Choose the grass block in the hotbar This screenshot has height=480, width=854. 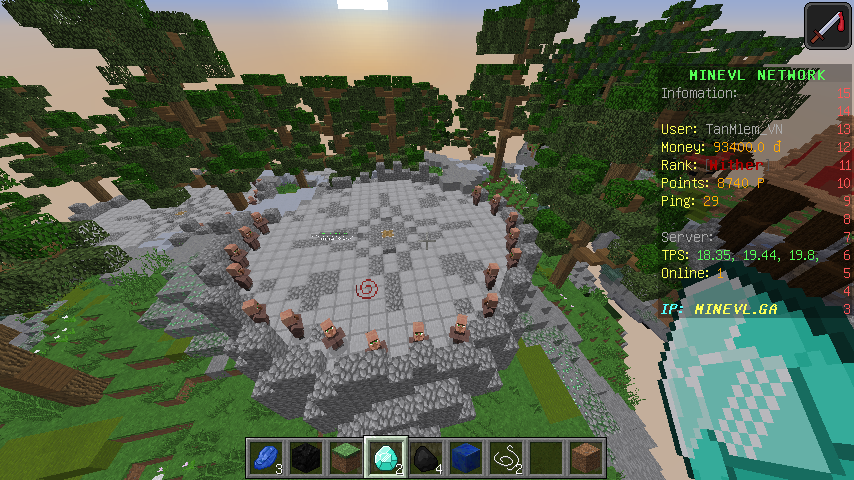pos(346,458)
